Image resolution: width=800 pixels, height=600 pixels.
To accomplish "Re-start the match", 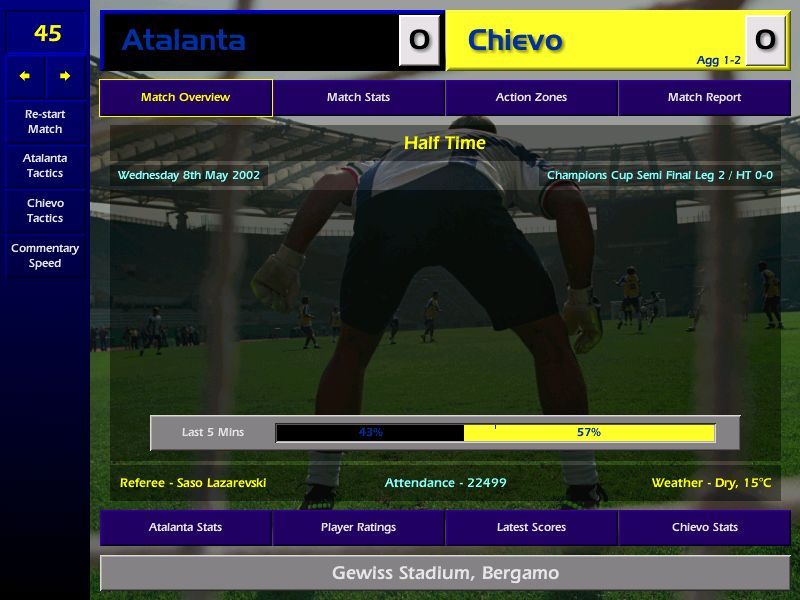I will (45, 122).
